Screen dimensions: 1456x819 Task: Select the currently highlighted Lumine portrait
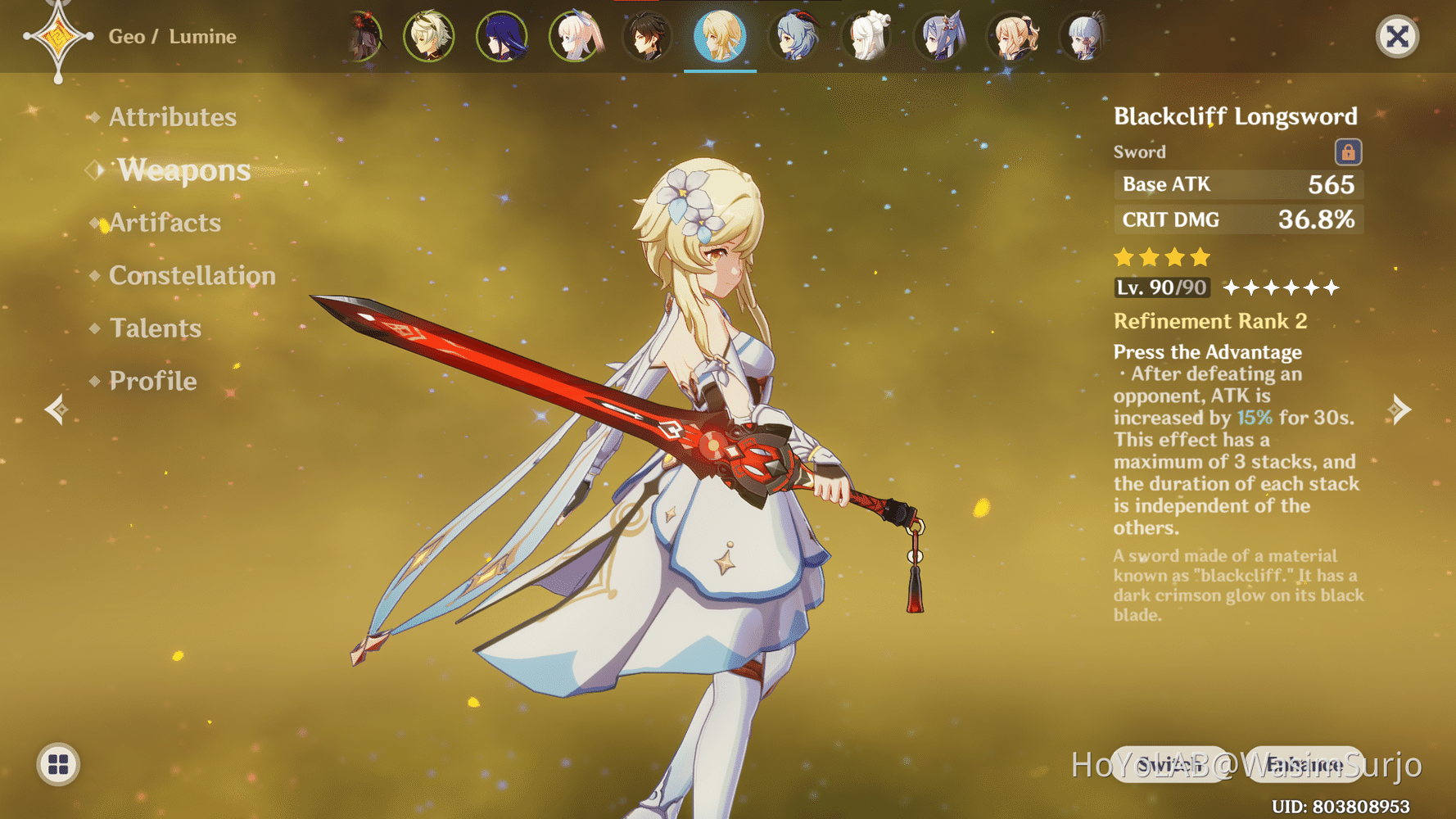[x=720, y=36]
